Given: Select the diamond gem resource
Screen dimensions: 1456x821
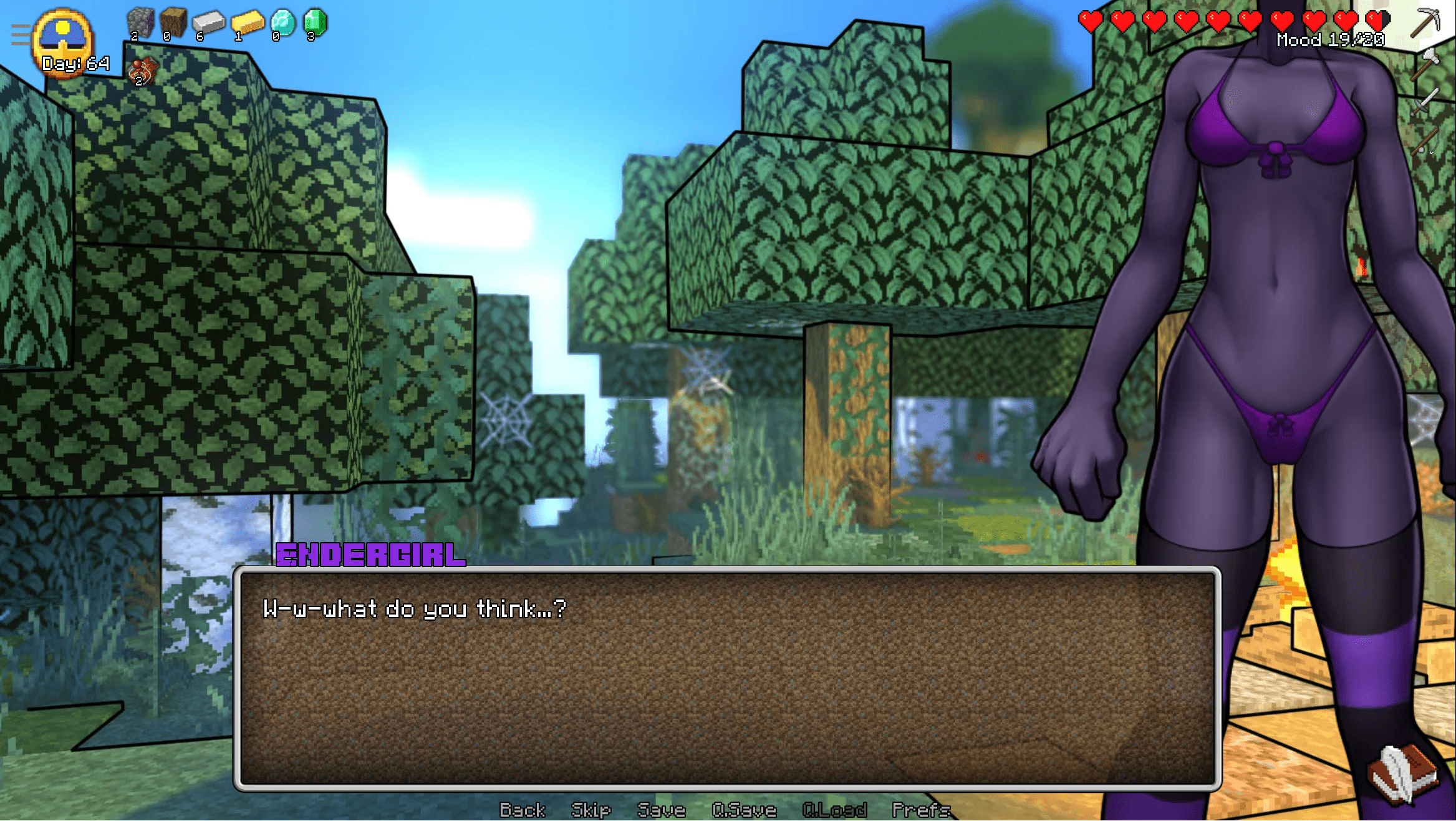Looking at the screenshot, I should [x=283, y=24].
